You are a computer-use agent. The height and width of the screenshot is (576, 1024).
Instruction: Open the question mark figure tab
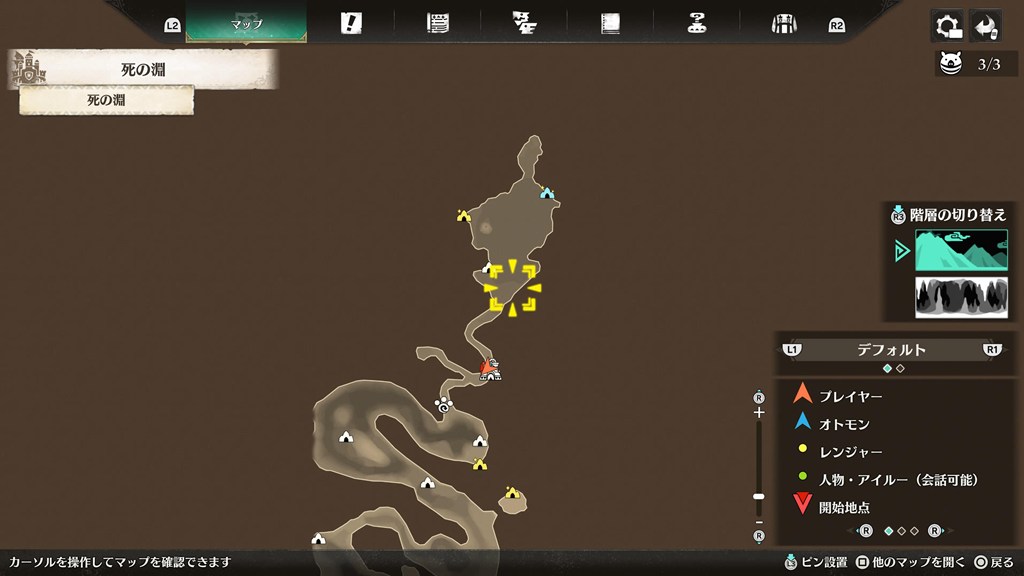tap(697, 24)
